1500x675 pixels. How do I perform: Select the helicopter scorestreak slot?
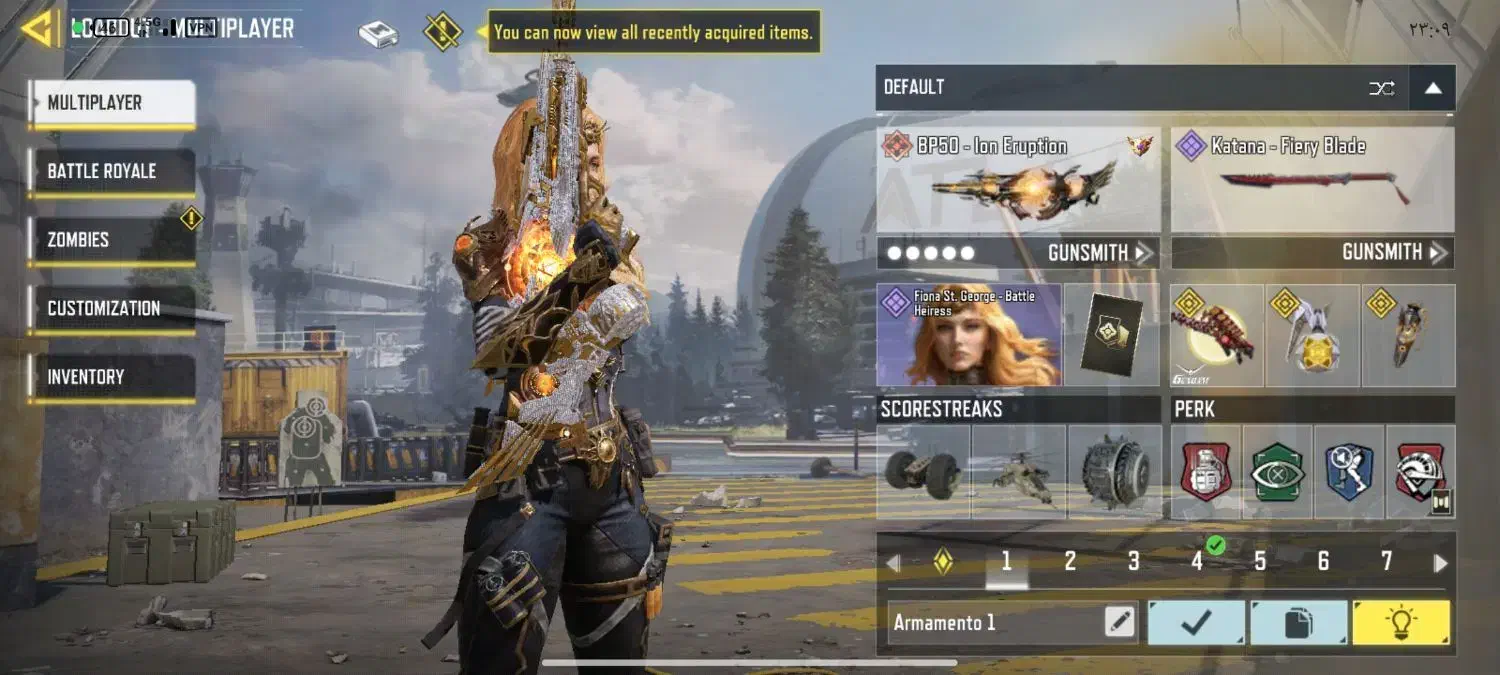(x=1018, y=471)
